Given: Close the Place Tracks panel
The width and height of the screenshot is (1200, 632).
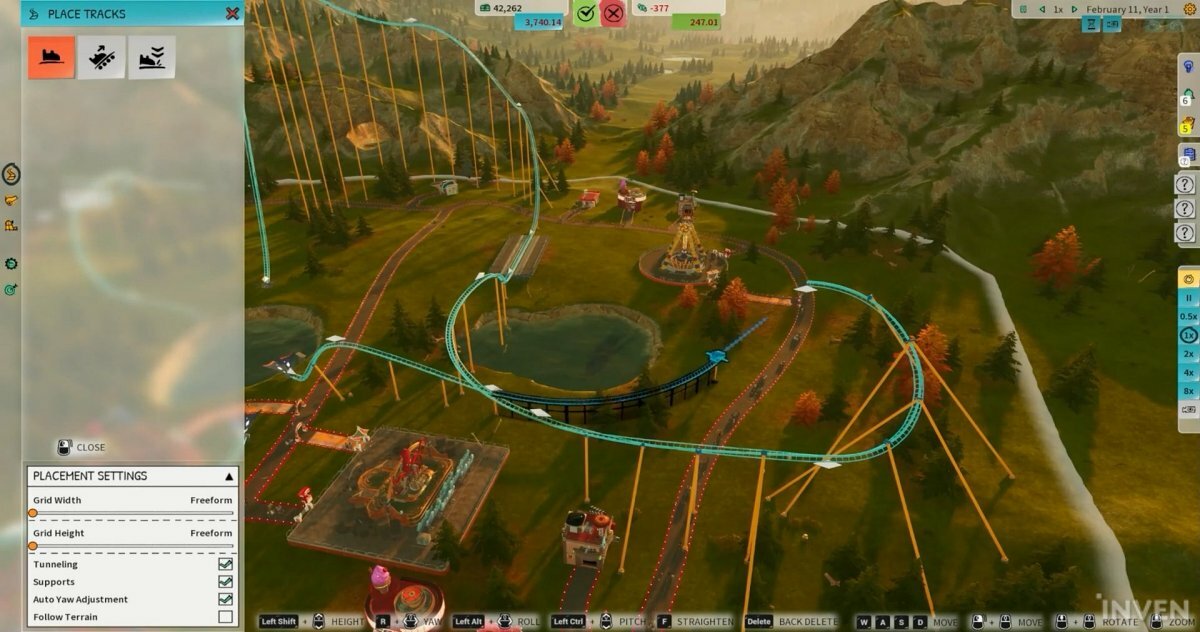Looking at the screenshot, I should pos(232,14).
